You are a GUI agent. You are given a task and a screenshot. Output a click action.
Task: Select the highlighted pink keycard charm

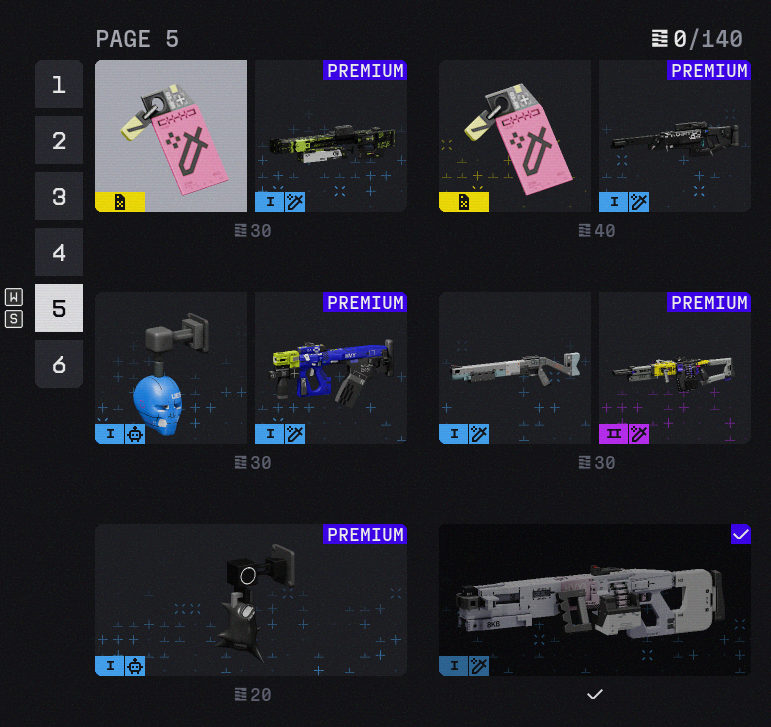click(x=171, y=136)
